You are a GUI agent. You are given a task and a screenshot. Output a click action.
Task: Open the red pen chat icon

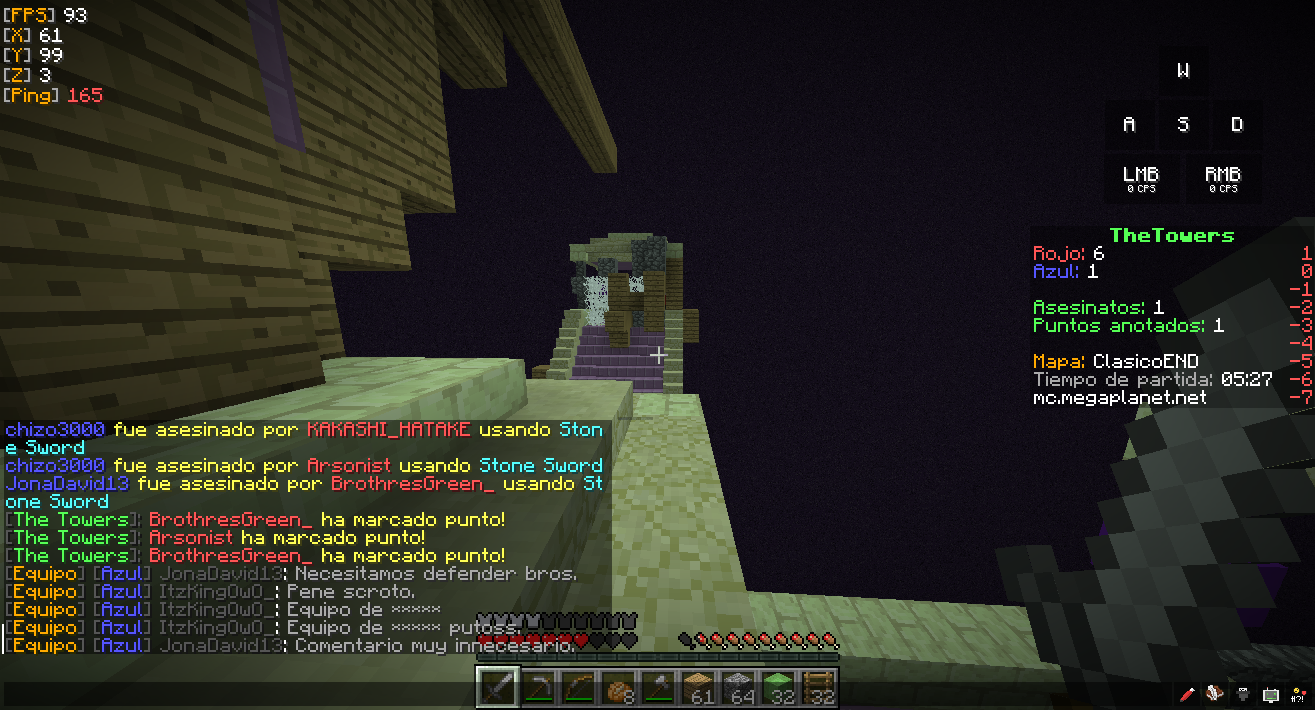point(1188,694)
